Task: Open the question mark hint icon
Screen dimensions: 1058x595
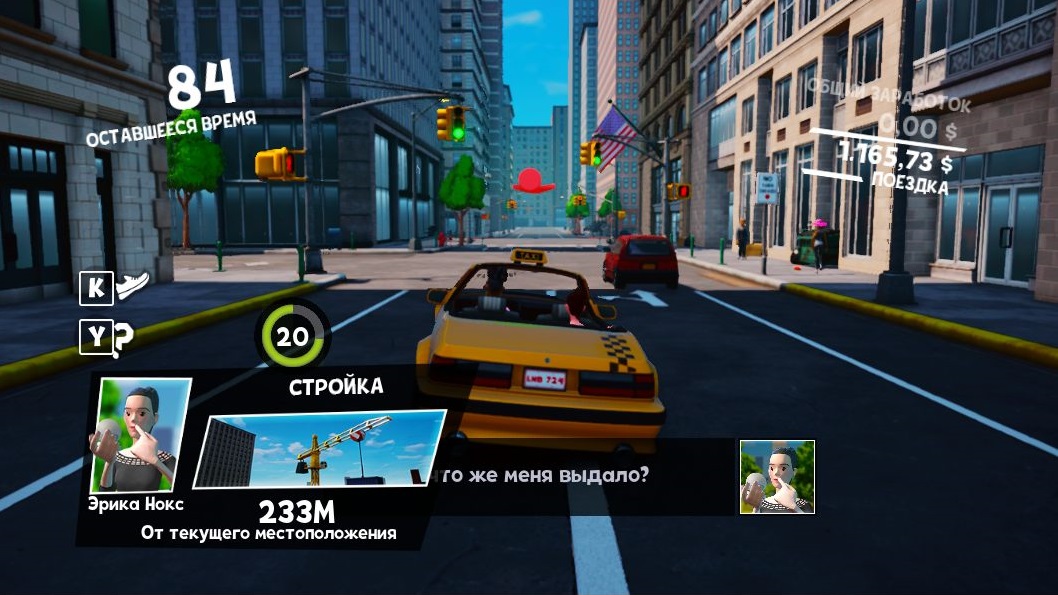Action: coord(123,340)
